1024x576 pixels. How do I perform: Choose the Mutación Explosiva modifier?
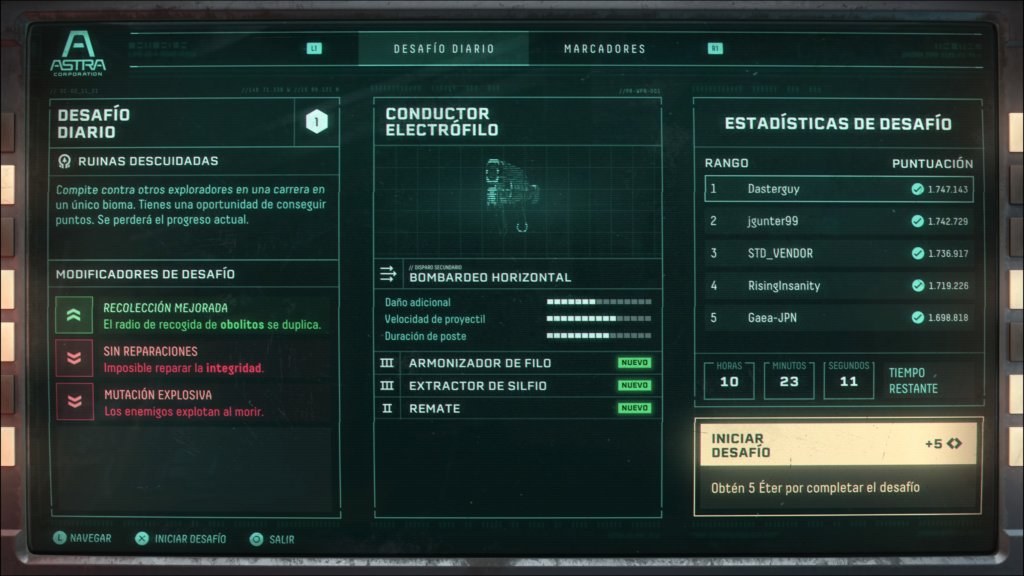point(195,402)
